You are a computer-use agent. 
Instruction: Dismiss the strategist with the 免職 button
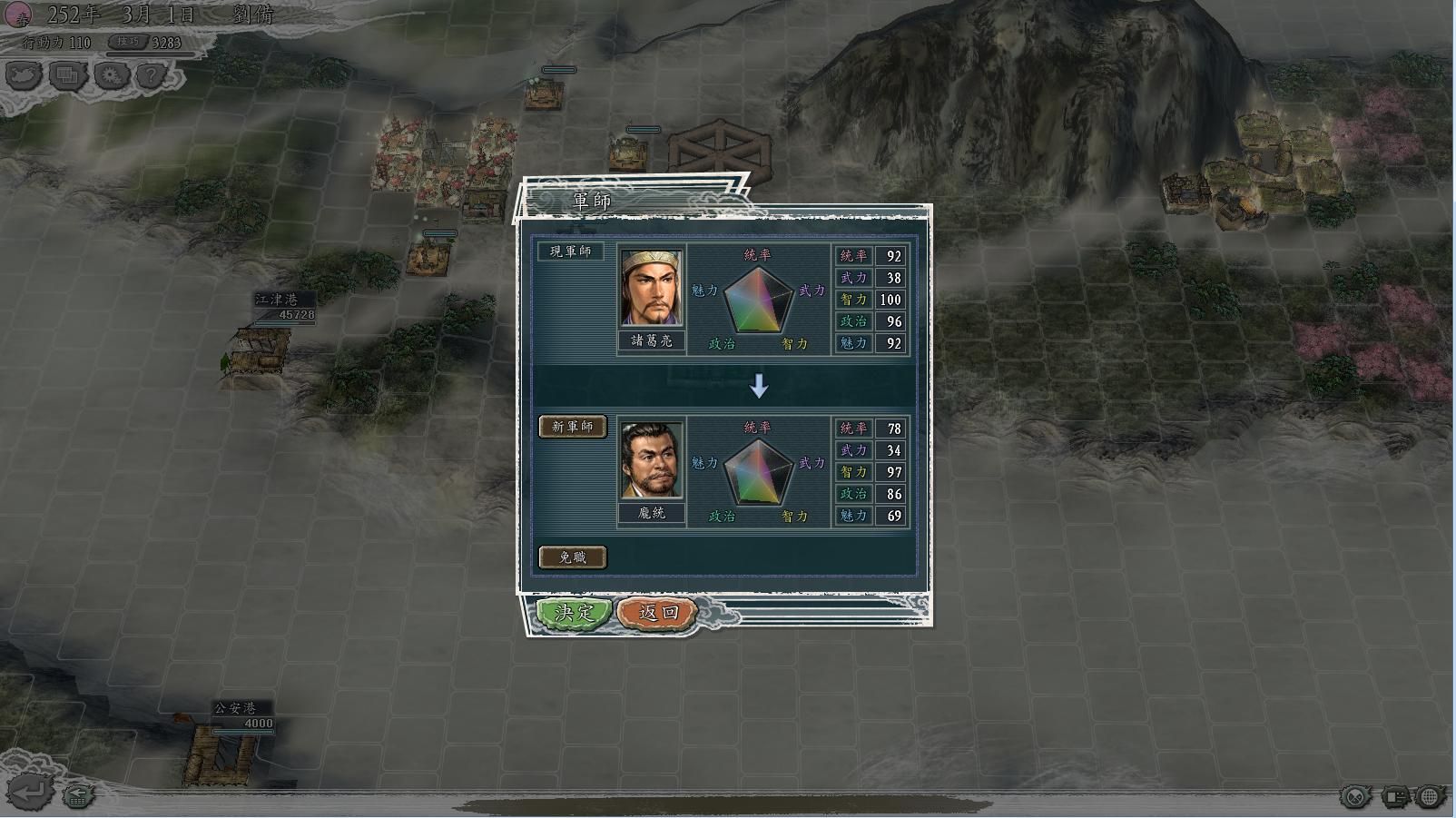572,557
